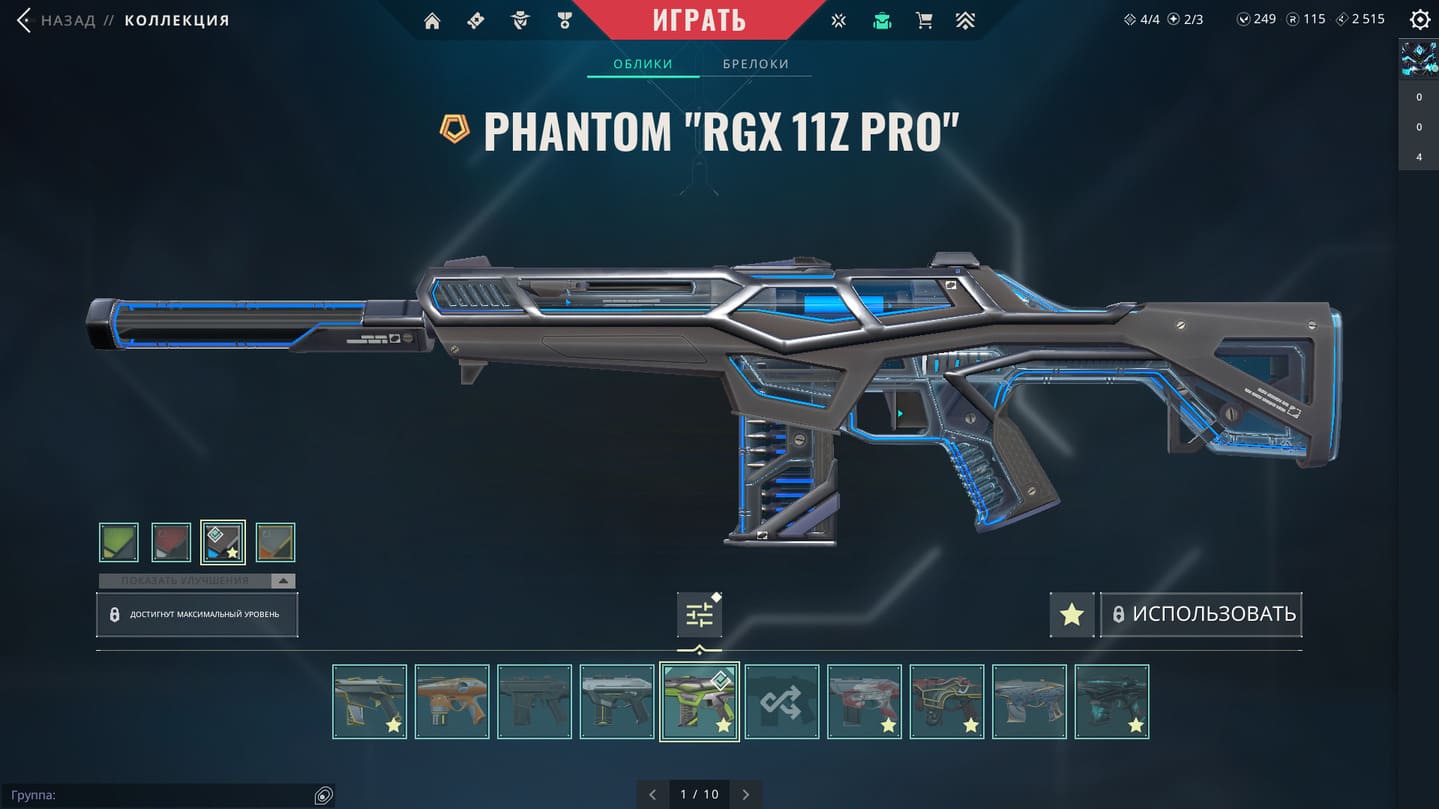The width and height of the screenshot is (1439, 809).
Task: Open the battle pass ticket icon
Action: (476, 21)
